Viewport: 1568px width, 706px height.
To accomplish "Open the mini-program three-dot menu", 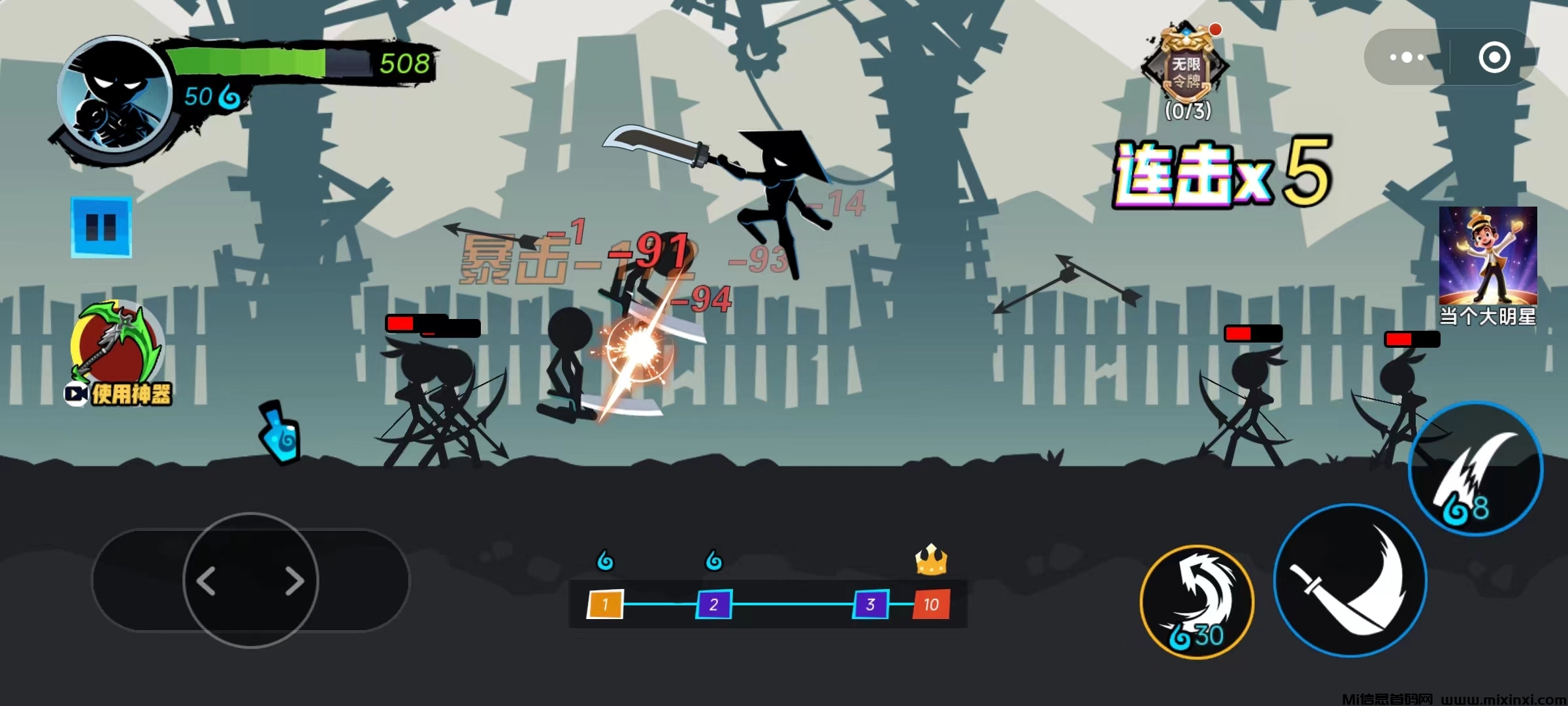I will 1406,58.
